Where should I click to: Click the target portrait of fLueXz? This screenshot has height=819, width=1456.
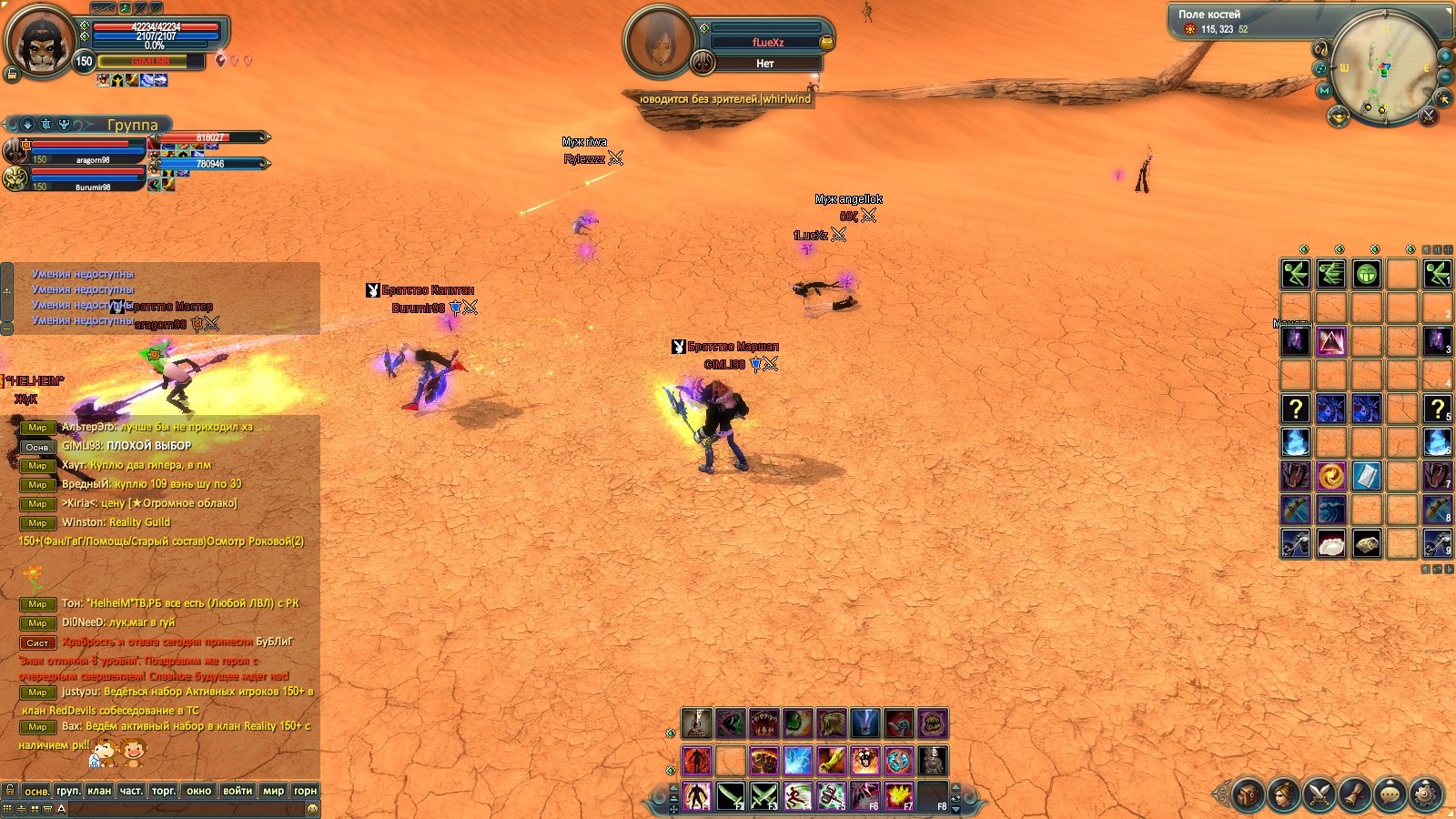(x=657, y=41)
